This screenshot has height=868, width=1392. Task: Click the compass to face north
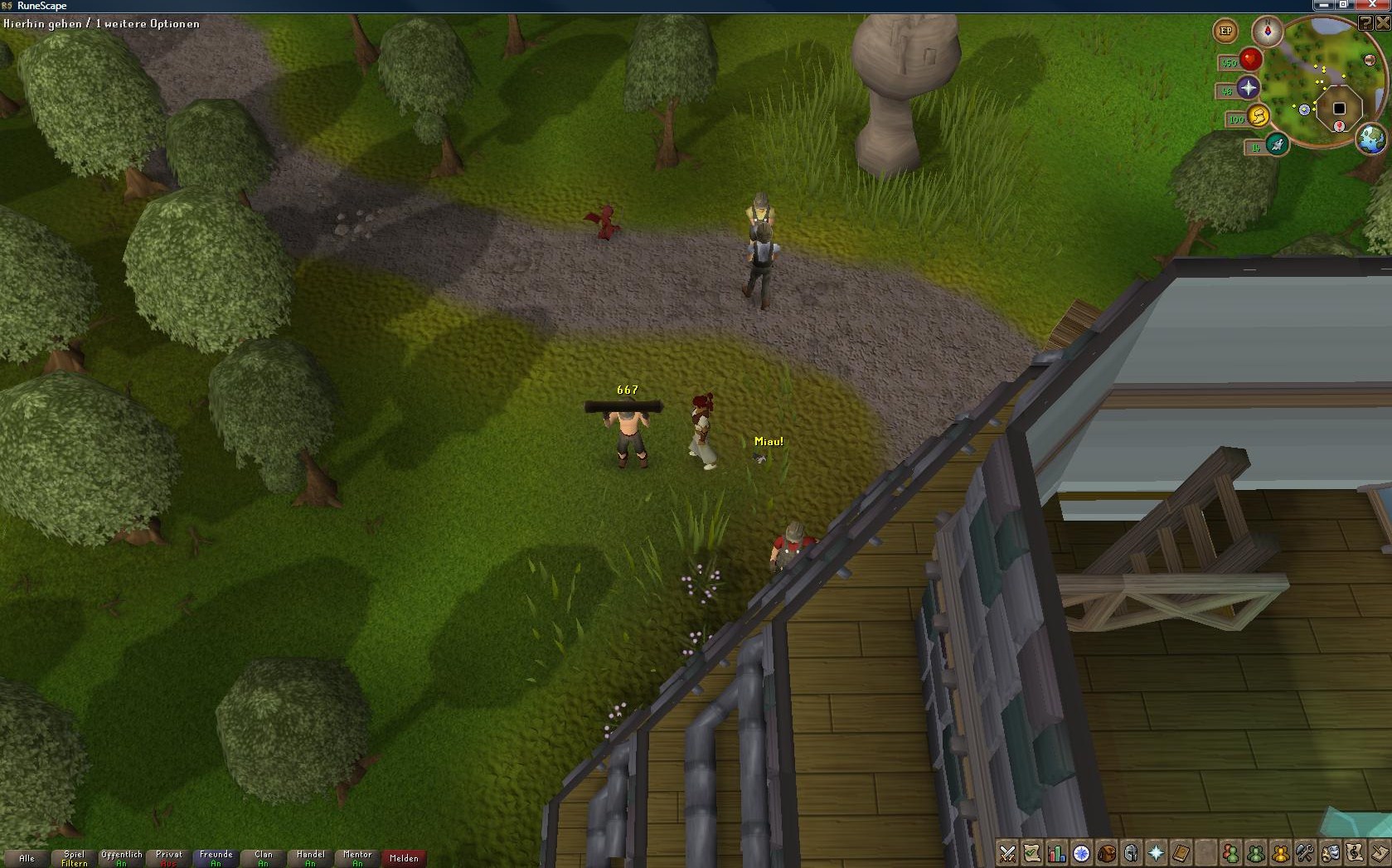(1267, 32)
